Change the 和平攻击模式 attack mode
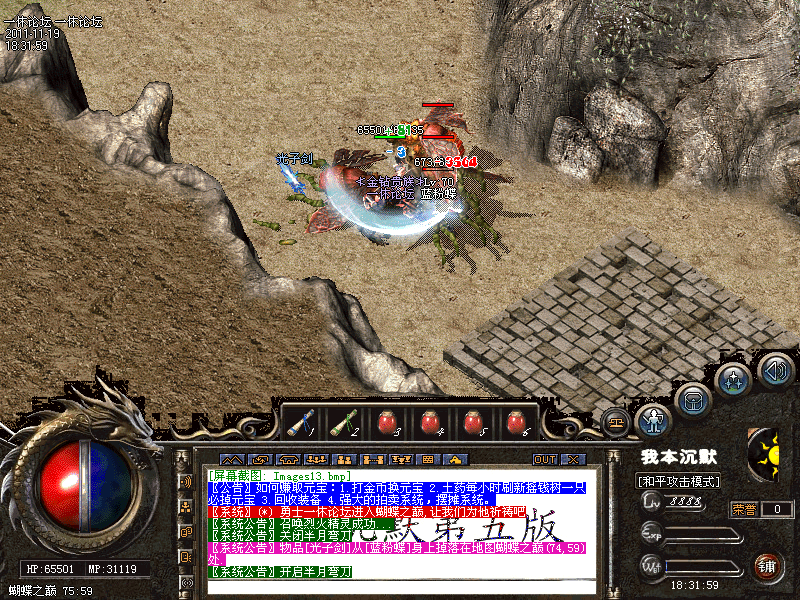800x600 pixels. tap(682, 481)
